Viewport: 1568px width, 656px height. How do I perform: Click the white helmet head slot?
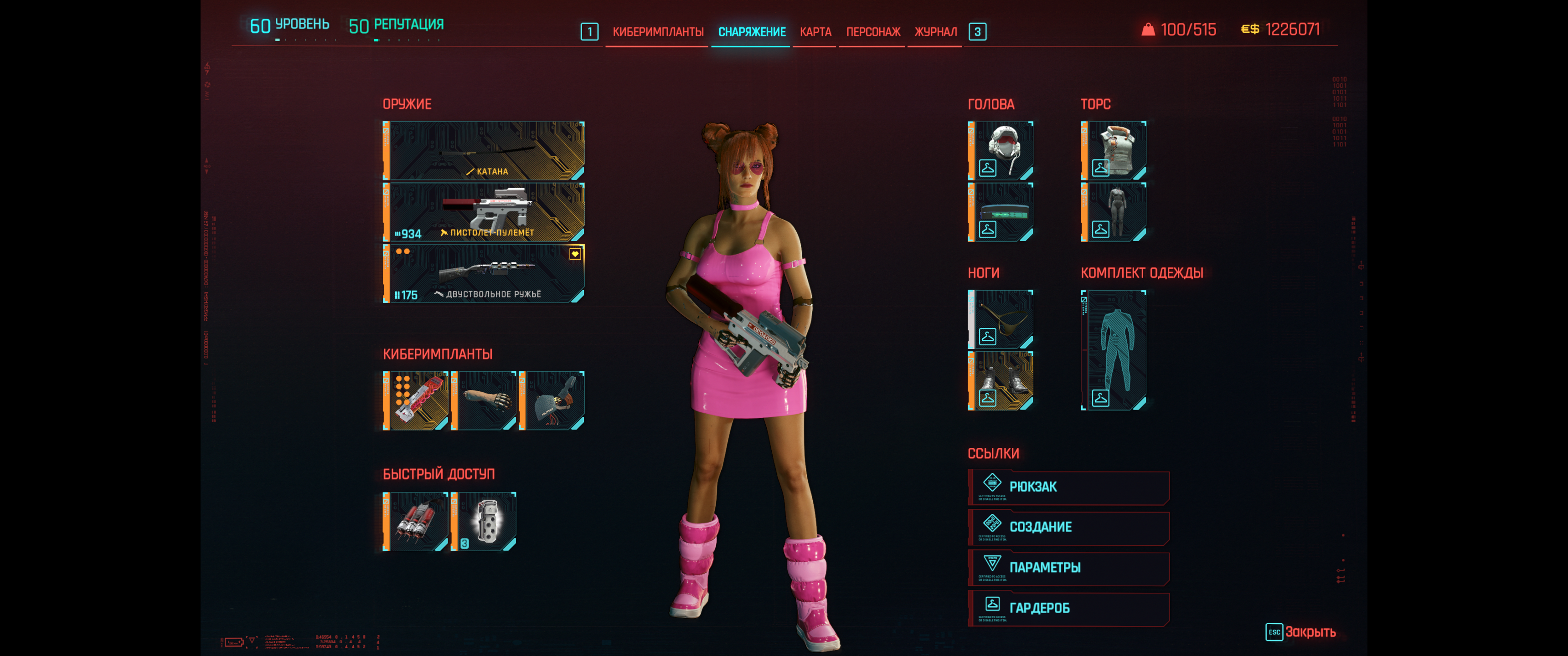pos(1001,150)
